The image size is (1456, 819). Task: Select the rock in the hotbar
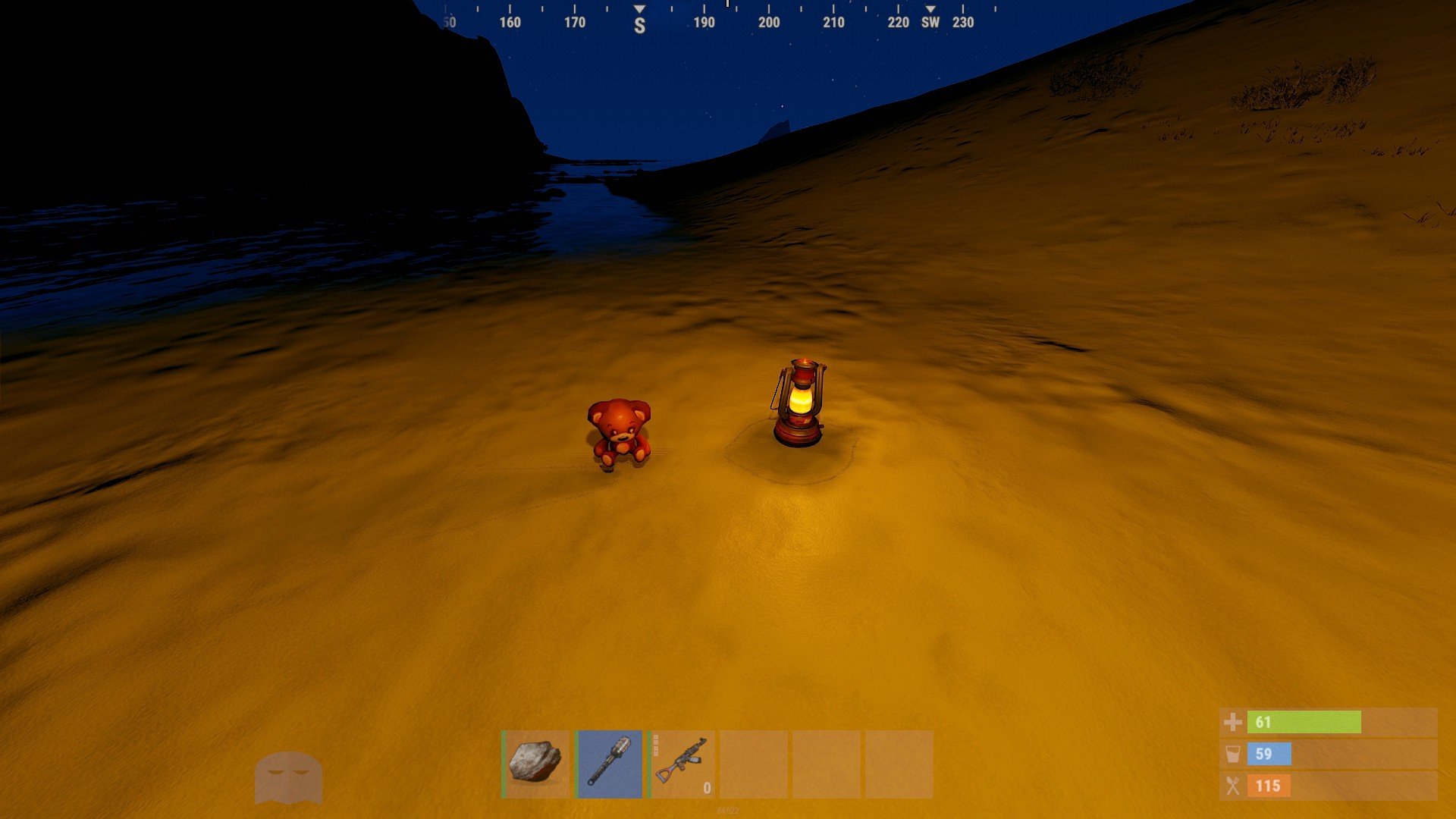click(x=535, y=763)
